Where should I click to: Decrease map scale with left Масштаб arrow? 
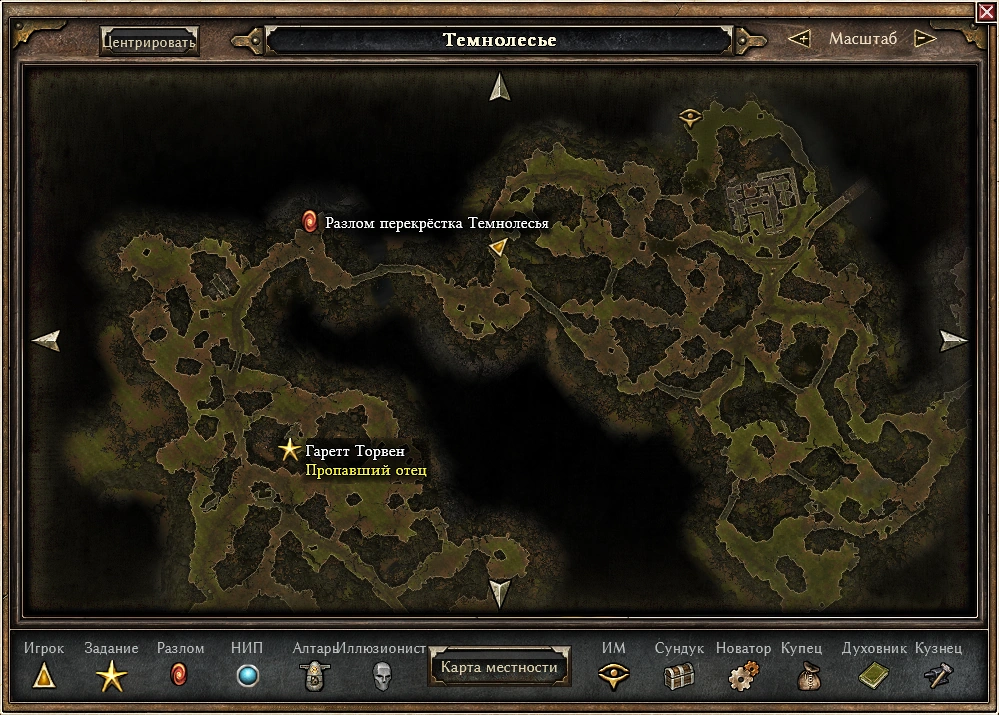pos(799,39)
